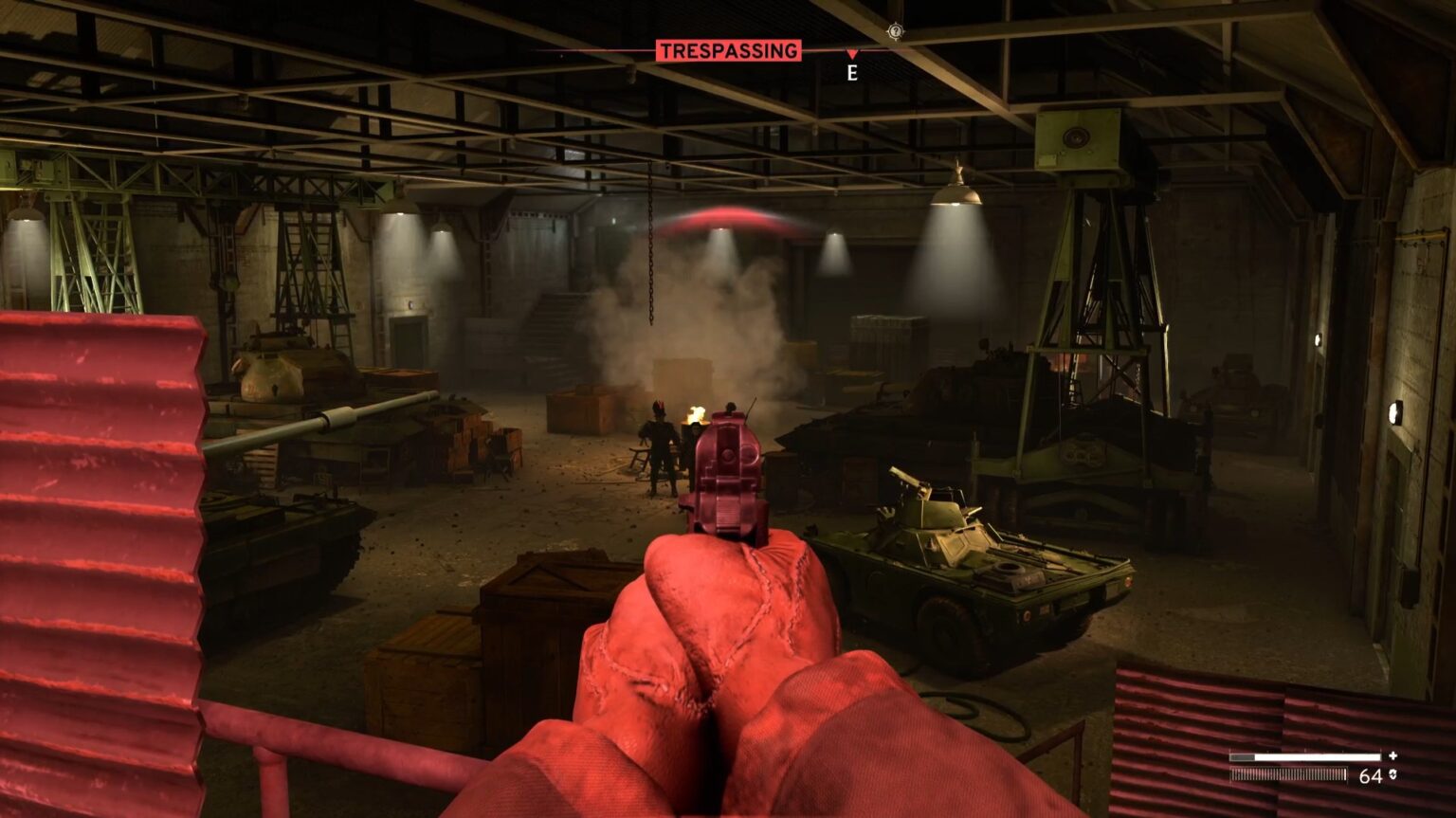Click the segmented ammo reserve bar
The width and height of the screenshot is (1456, 818).
click(1289, 774)
